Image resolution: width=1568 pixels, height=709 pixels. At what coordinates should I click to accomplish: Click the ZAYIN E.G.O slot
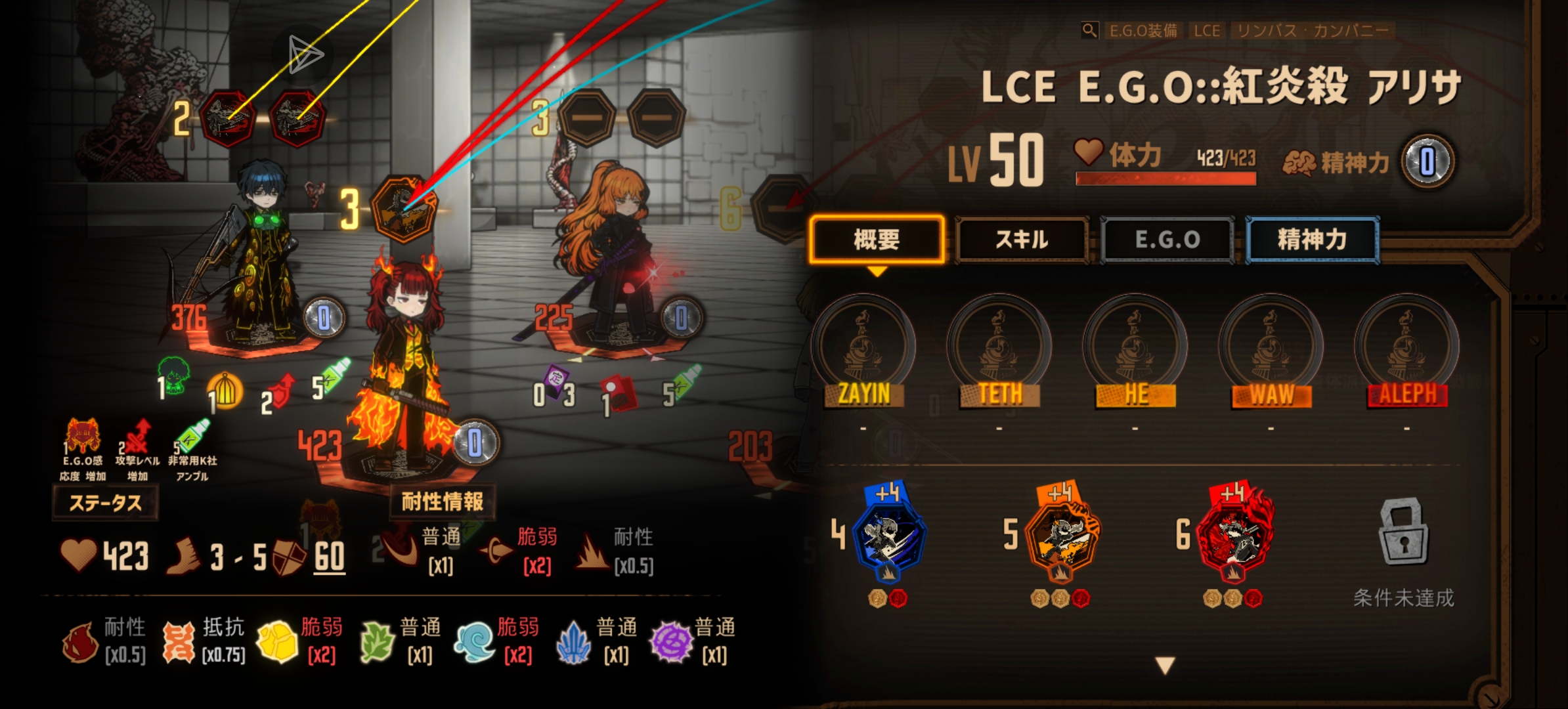pyautogui.click(x=863, y=348)
